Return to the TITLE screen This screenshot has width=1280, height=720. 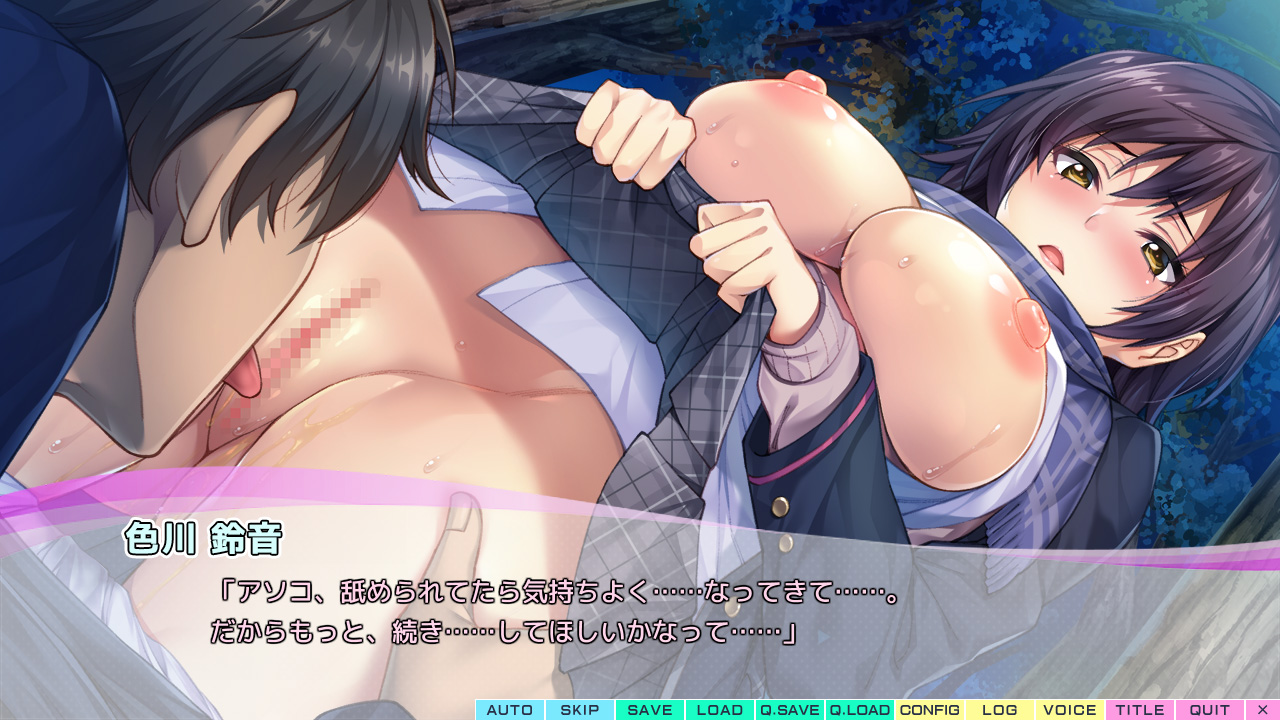[x=1140, y=710]
